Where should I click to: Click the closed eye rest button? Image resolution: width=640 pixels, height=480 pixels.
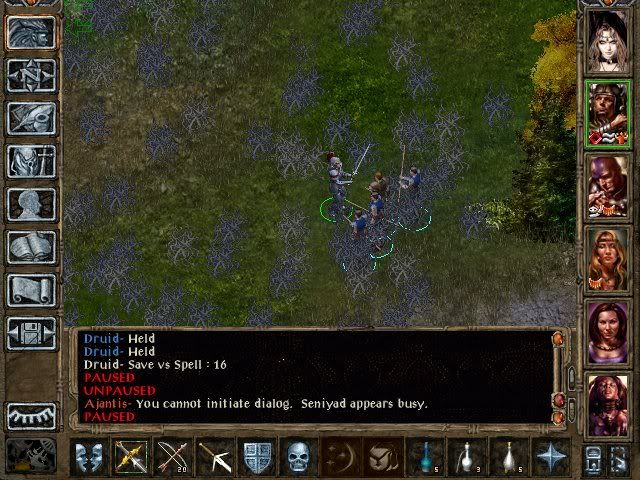31,415
